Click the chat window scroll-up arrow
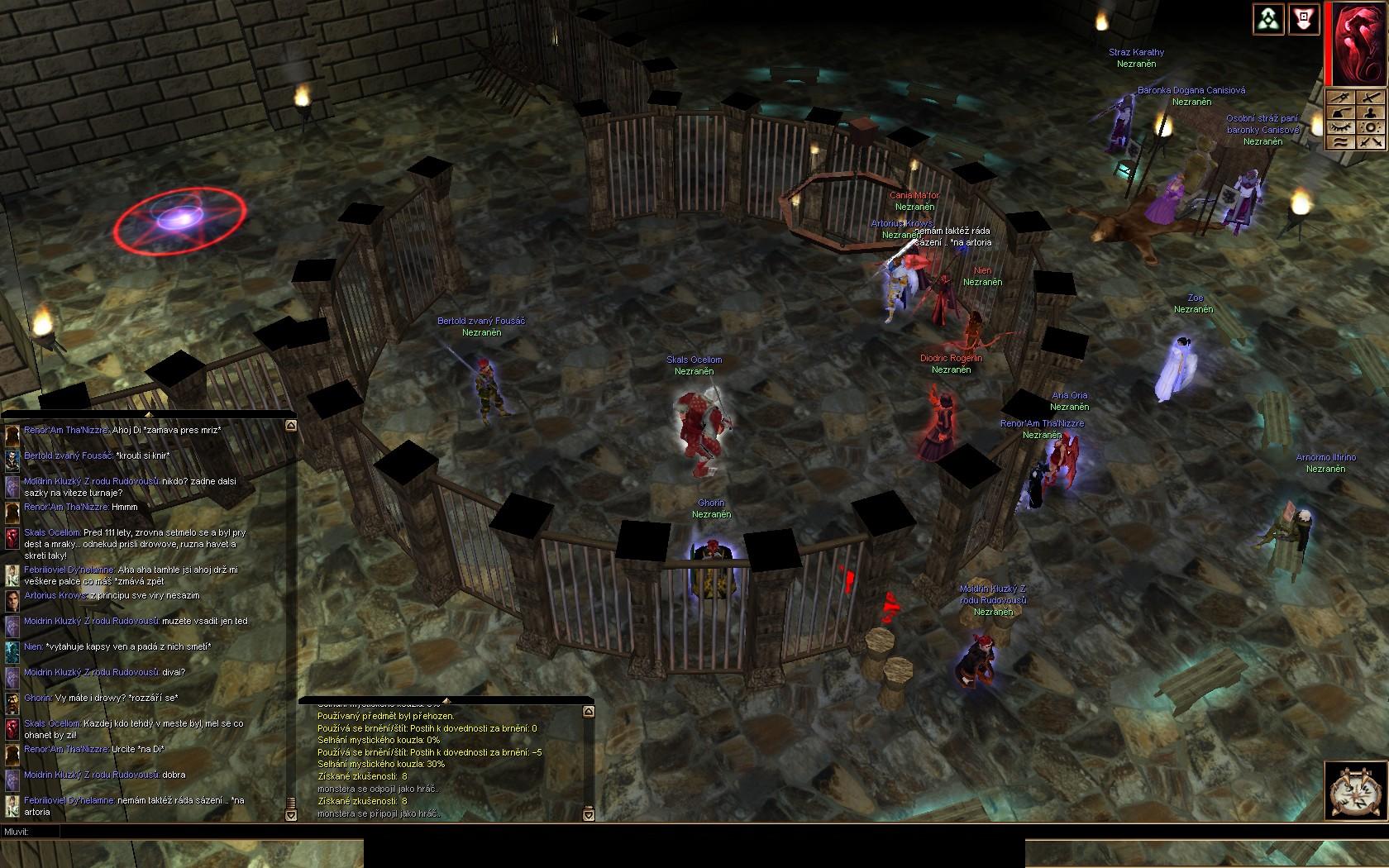The image size is (1389, 868). pos(290,425)
